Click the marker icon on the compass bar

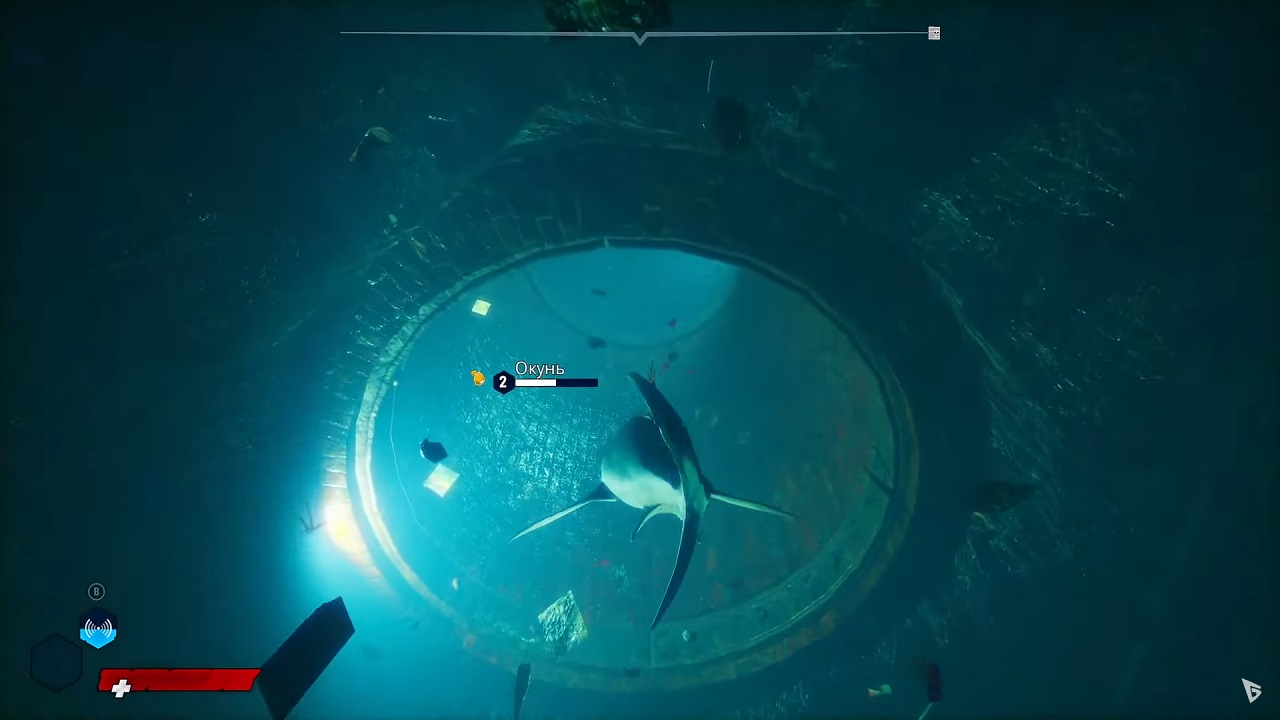(934, 33)
